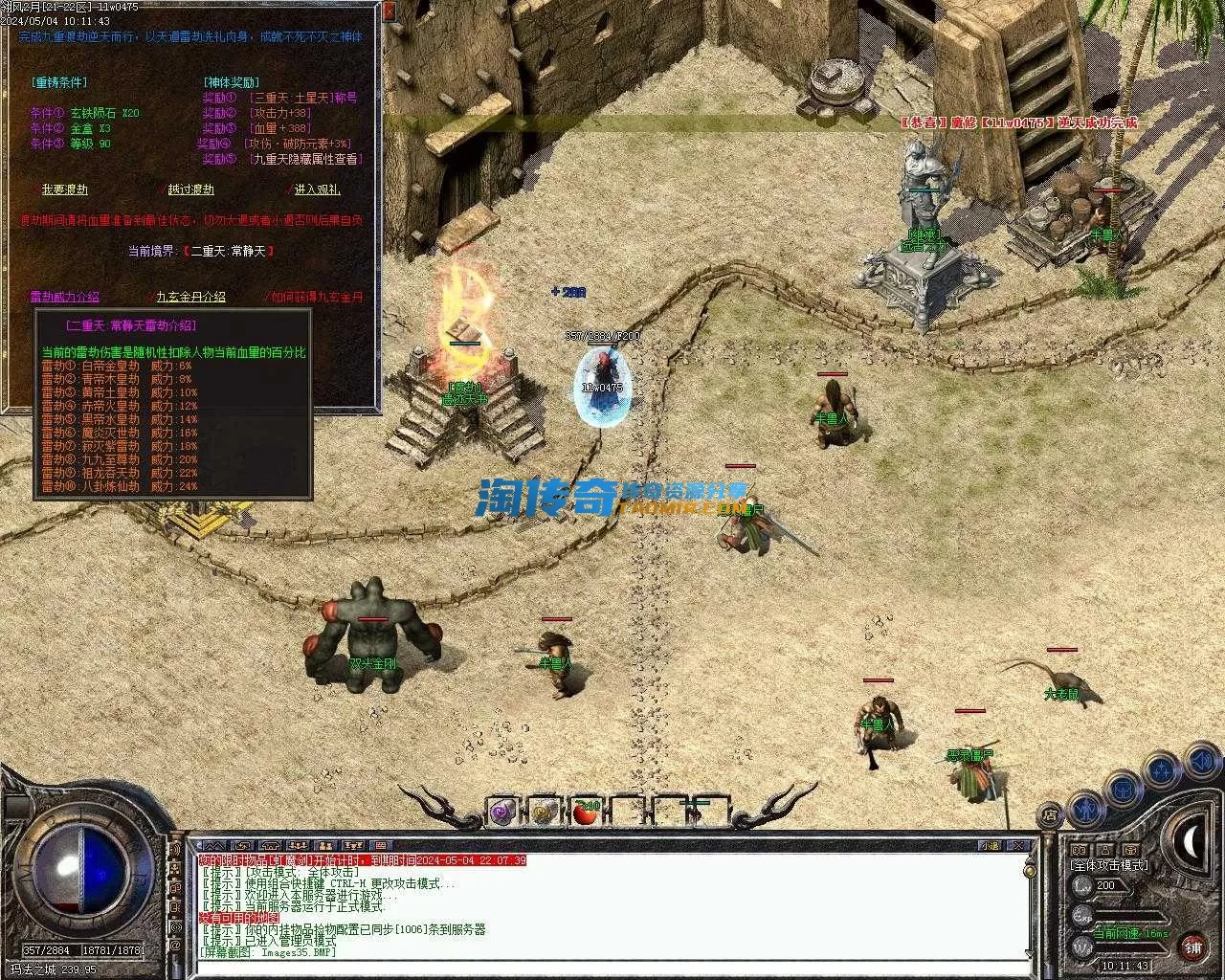Select the 越过渡劫 option
Viewport: 1225px width, 980px height.
190,189
